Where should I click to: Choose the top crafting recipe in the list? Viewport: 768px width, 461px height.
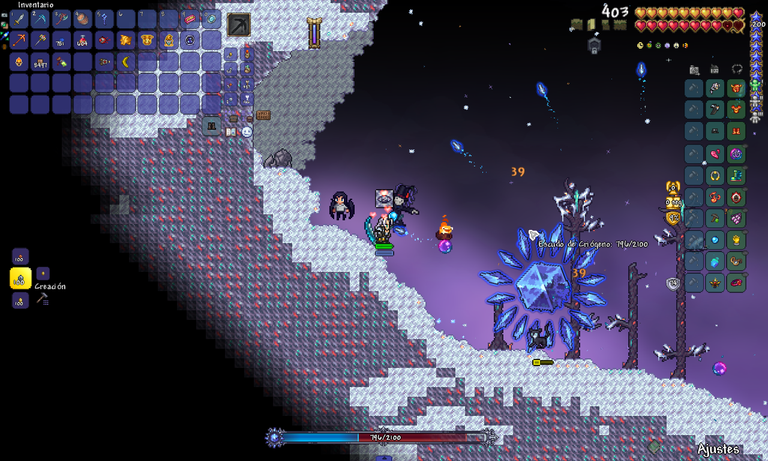(x=20, y=256)
